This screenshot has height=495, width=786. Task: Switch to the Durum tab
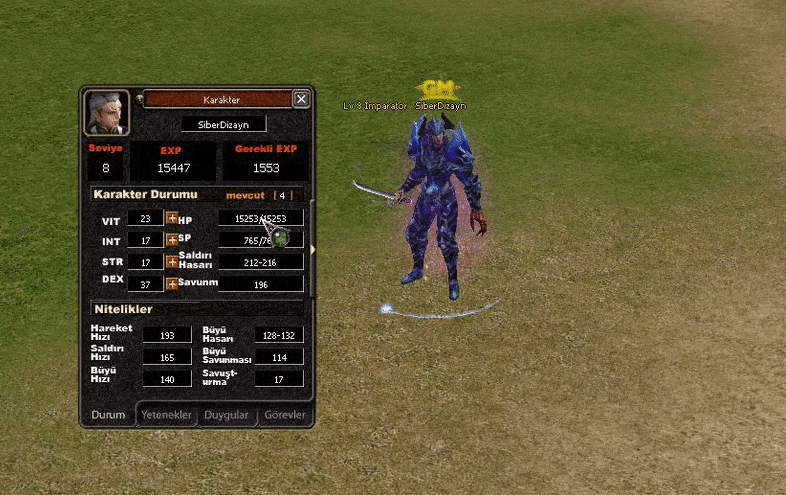click(x=108, y=415)
